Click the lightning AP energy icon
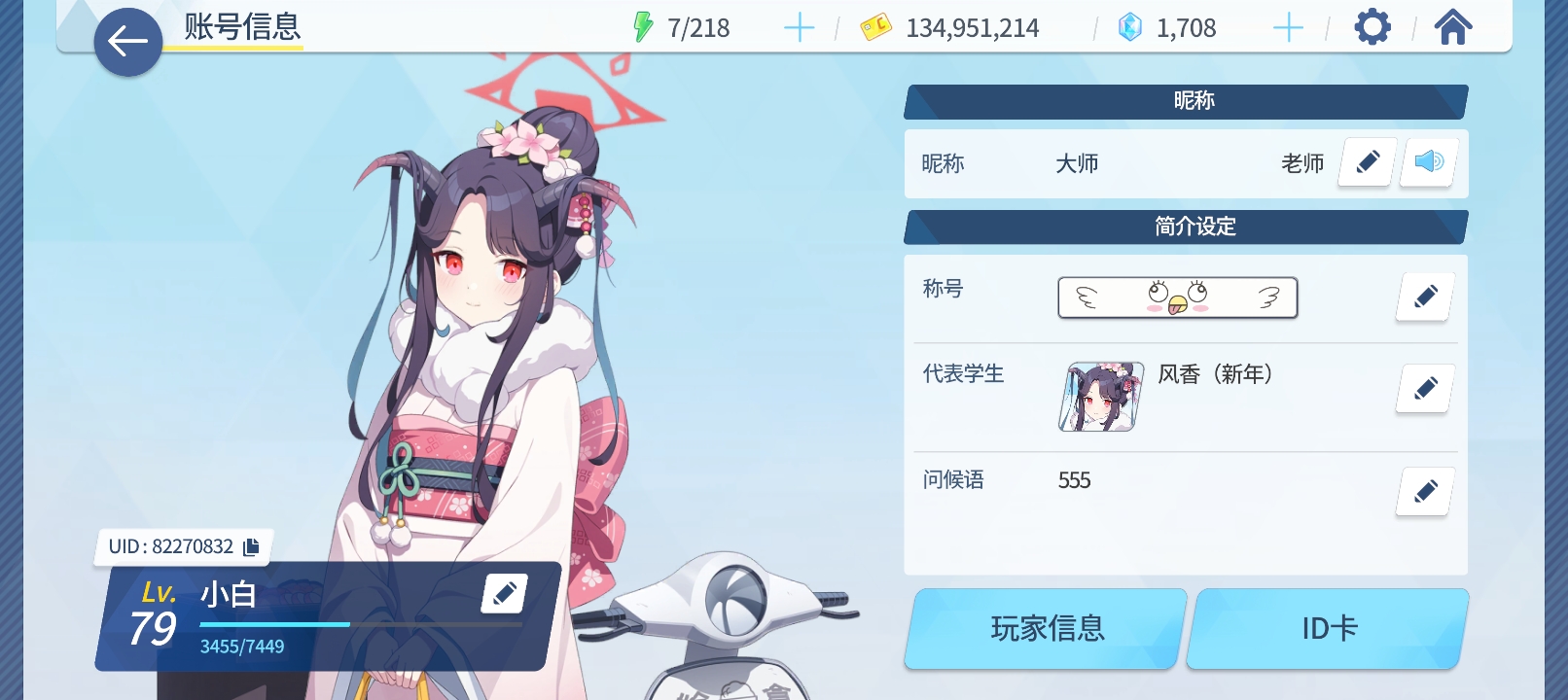This screenshot has width=1568, height=700. (641, 26)
